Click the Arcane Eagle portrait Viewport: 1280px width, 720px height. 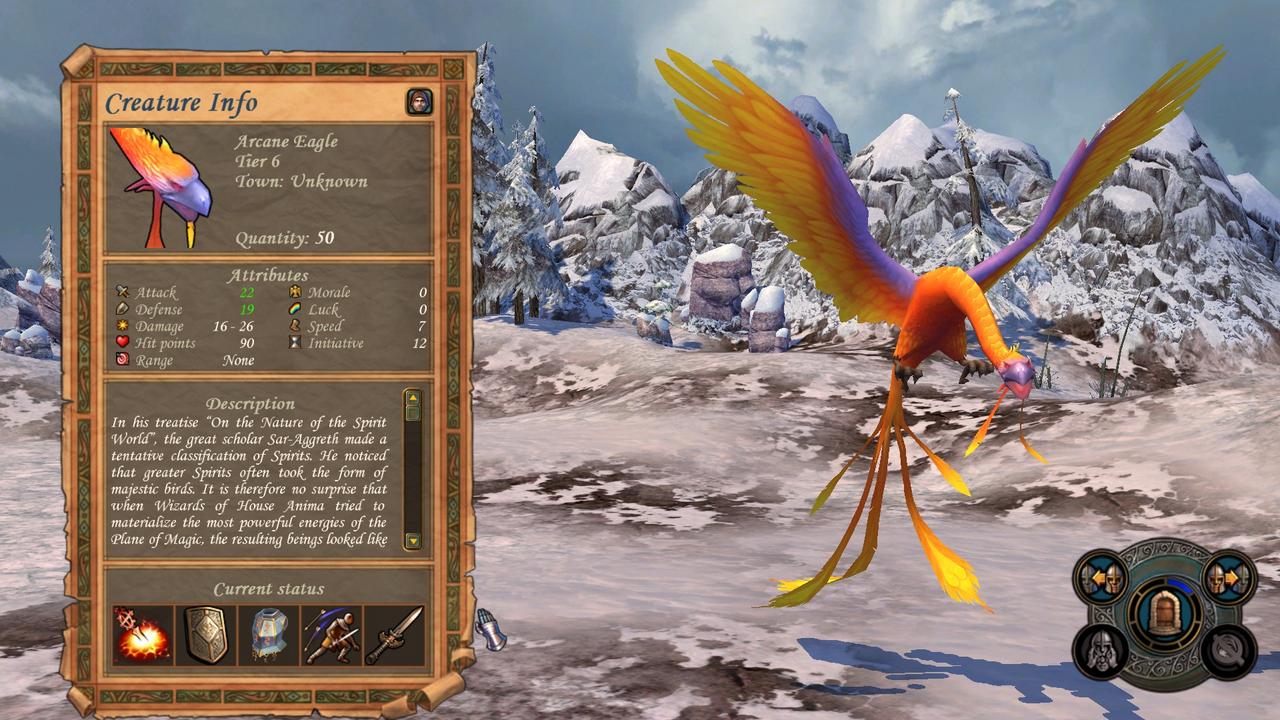(161, 187)
